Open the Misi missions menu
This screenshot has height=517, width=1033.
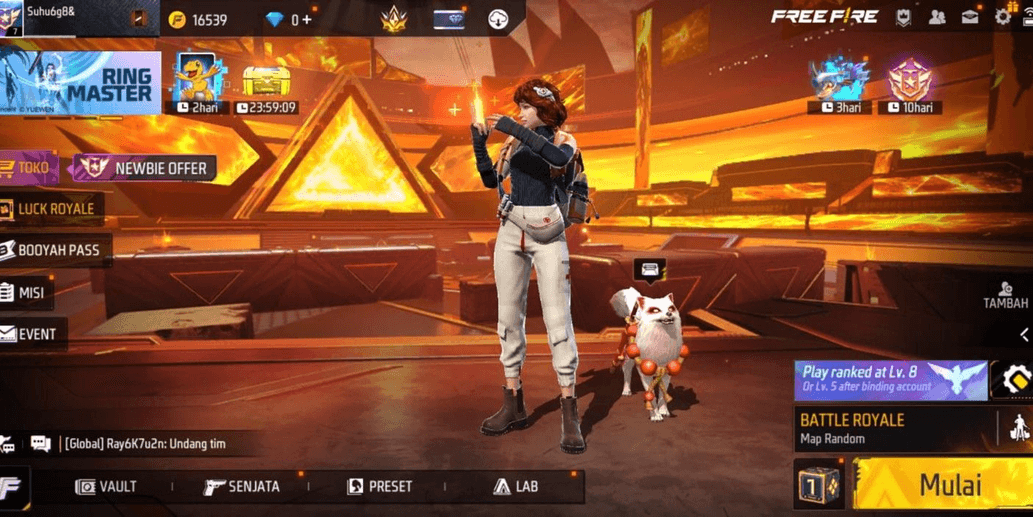(28, 293)
